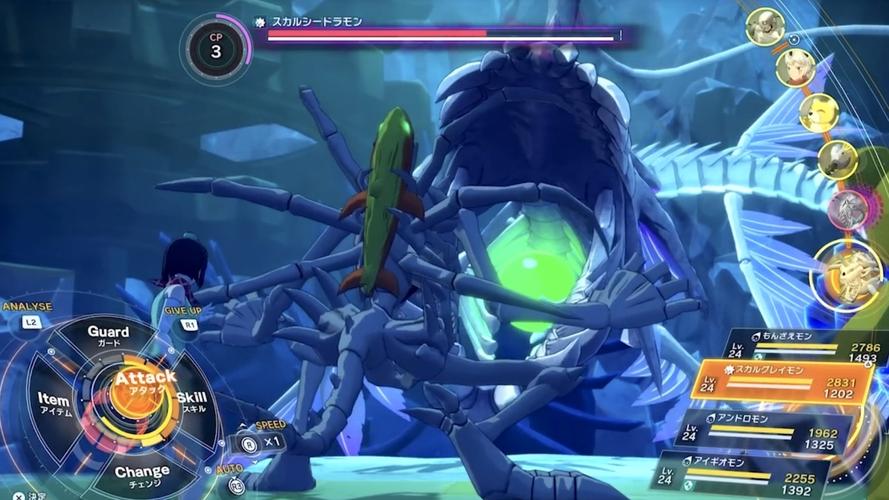
Task: Toggle the battle Speed x1 setting
Action: 263,439
